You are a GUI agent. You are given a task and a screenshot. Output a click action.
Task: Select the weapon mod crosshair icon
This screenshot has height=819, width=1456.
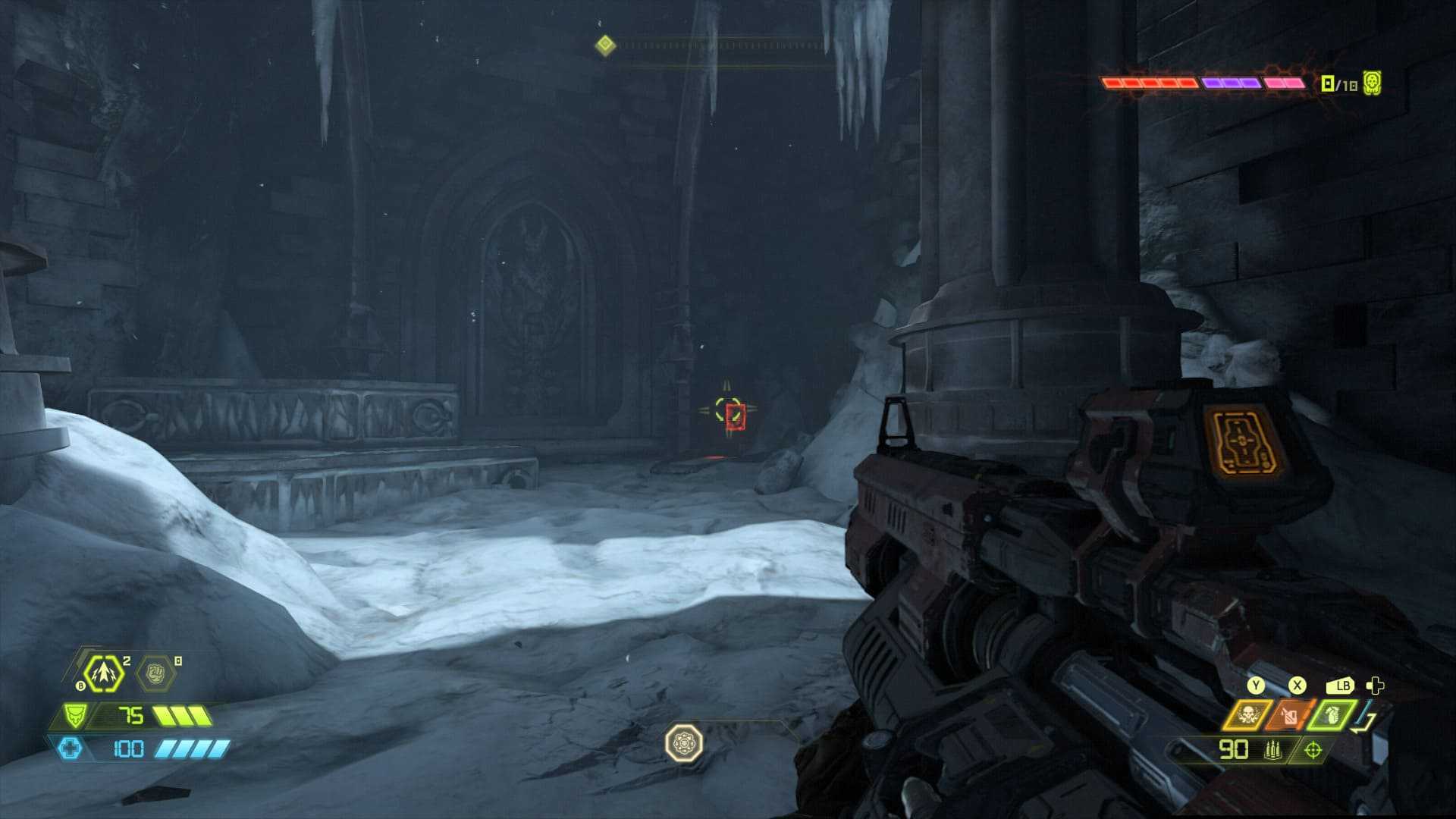tap(1313, 750)
